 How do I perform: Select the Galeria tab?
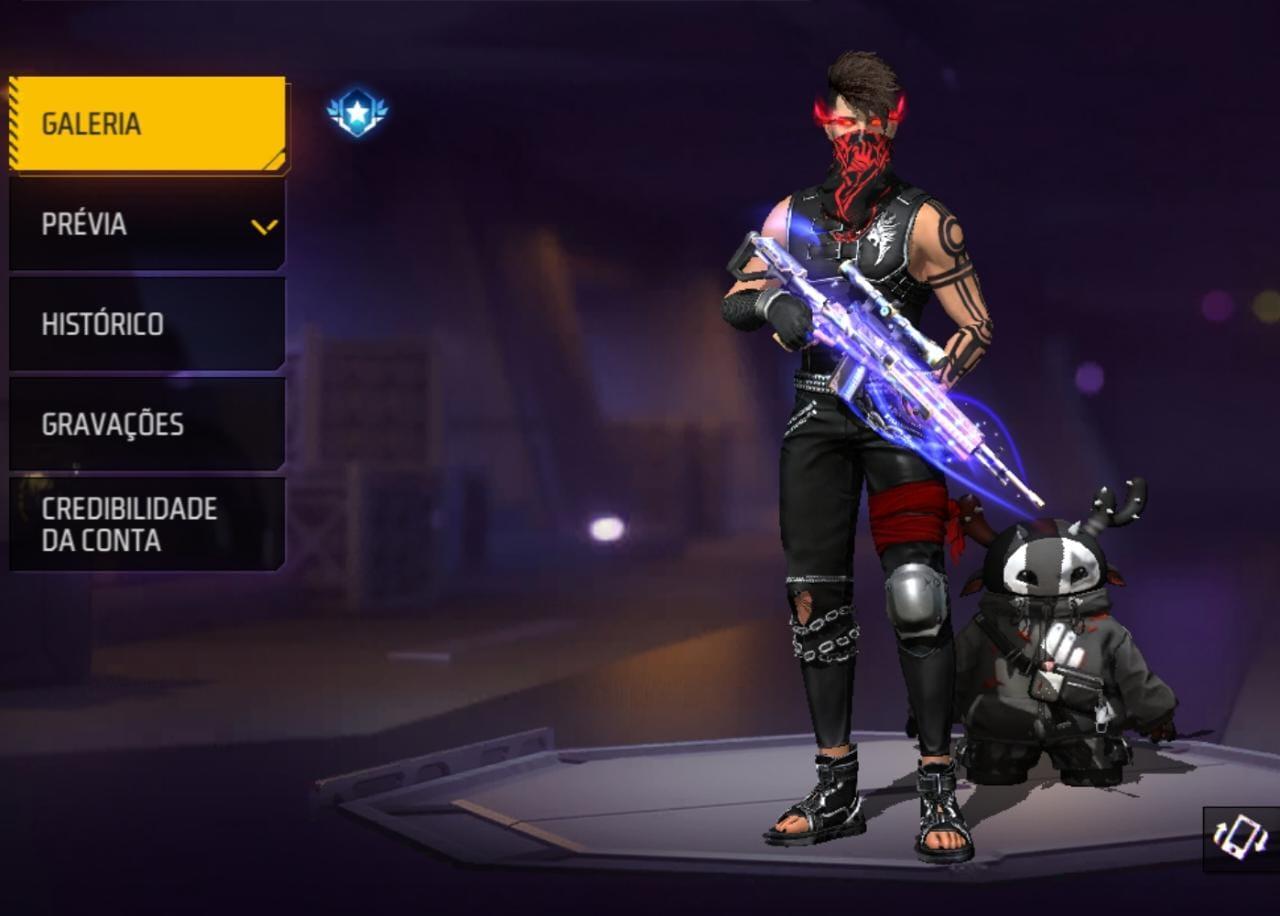click(x=147, y=124)
